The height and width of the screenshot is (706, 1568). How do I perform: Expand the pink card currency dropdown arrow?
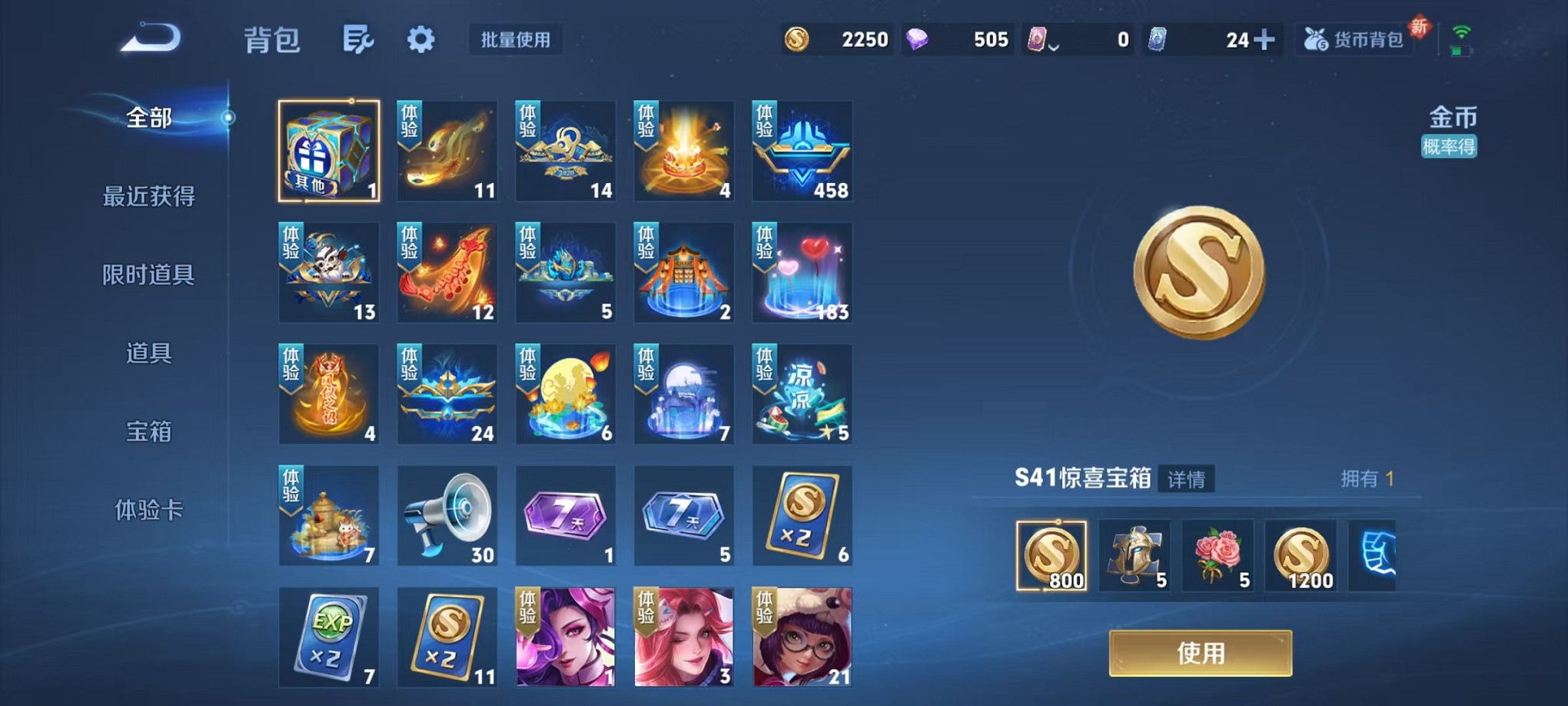pyautogui.click(x=1053, y=44)
